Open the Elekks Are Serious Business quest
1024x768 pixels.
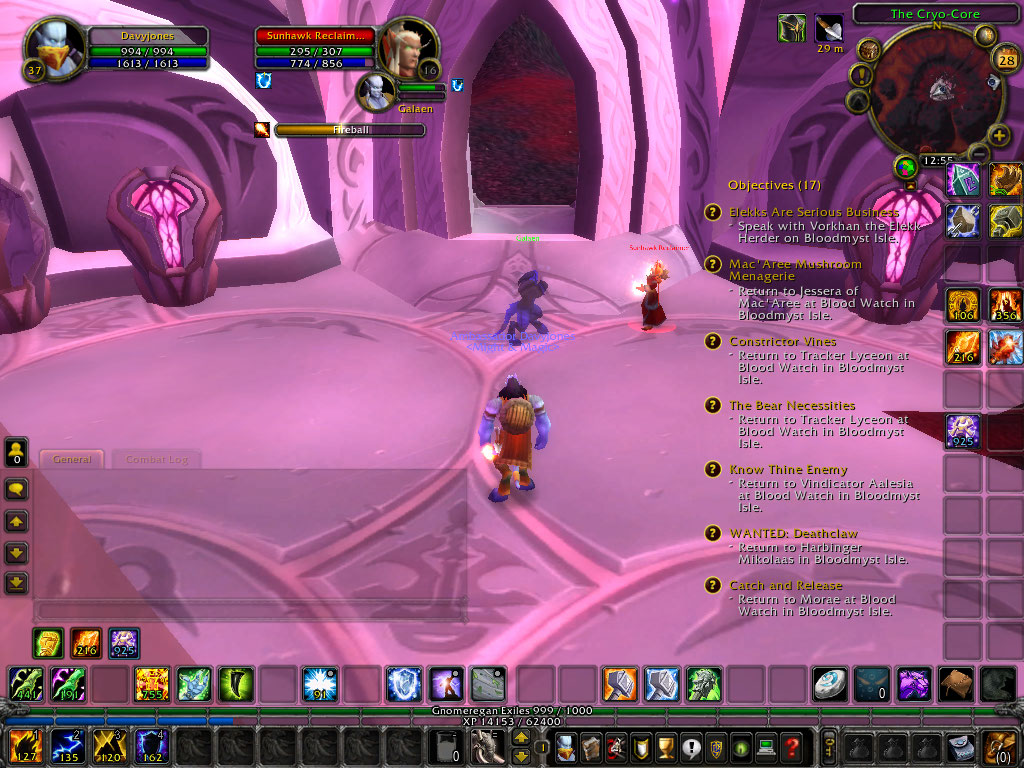tap(813, 212)
